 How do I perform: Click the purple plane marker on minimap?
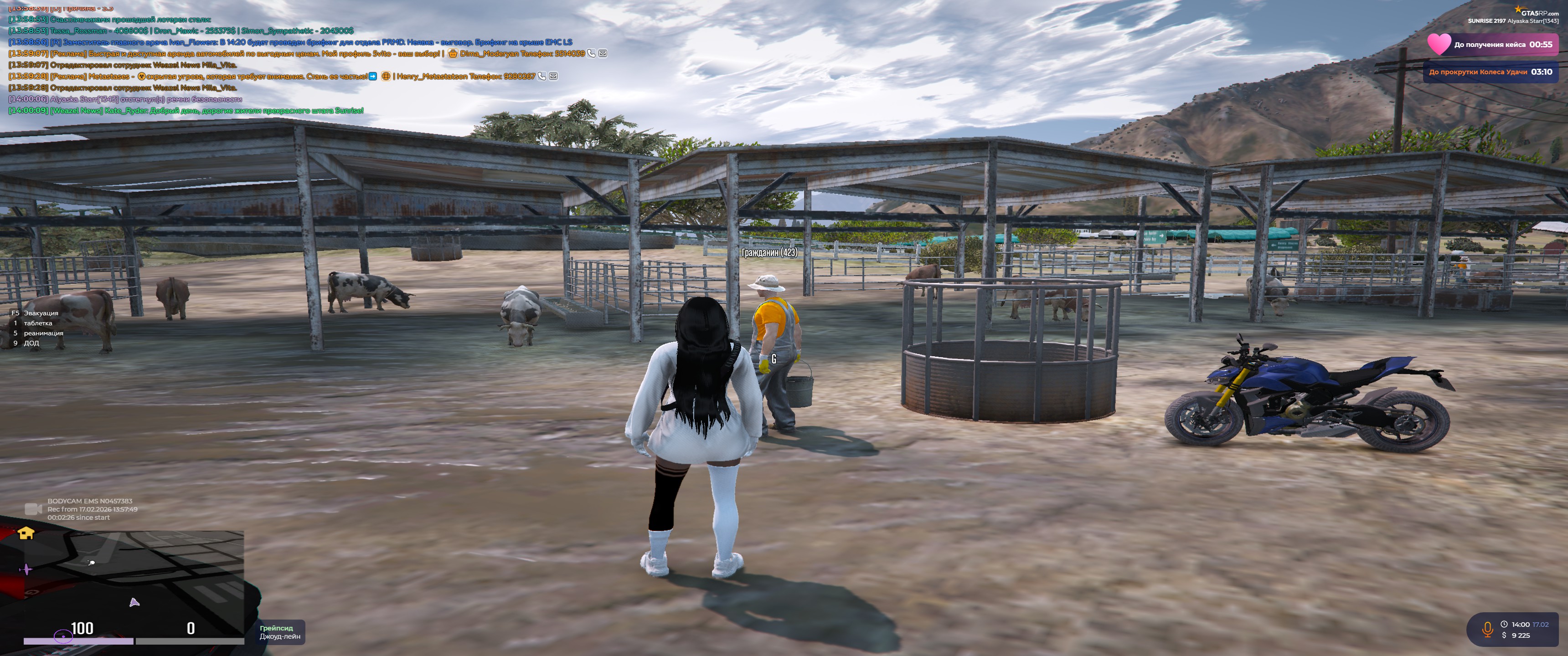[26, 569]
